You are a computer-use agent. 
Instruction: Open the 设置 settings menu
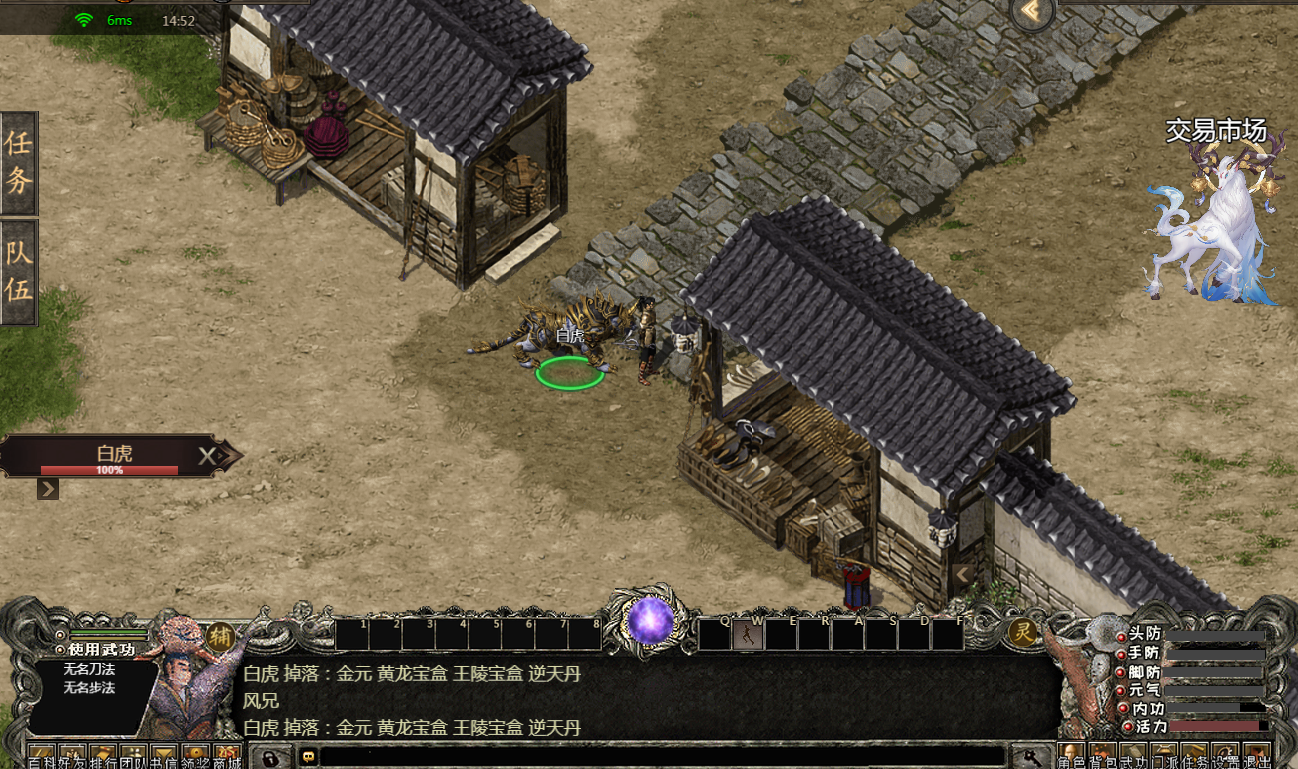point(1224,757)
